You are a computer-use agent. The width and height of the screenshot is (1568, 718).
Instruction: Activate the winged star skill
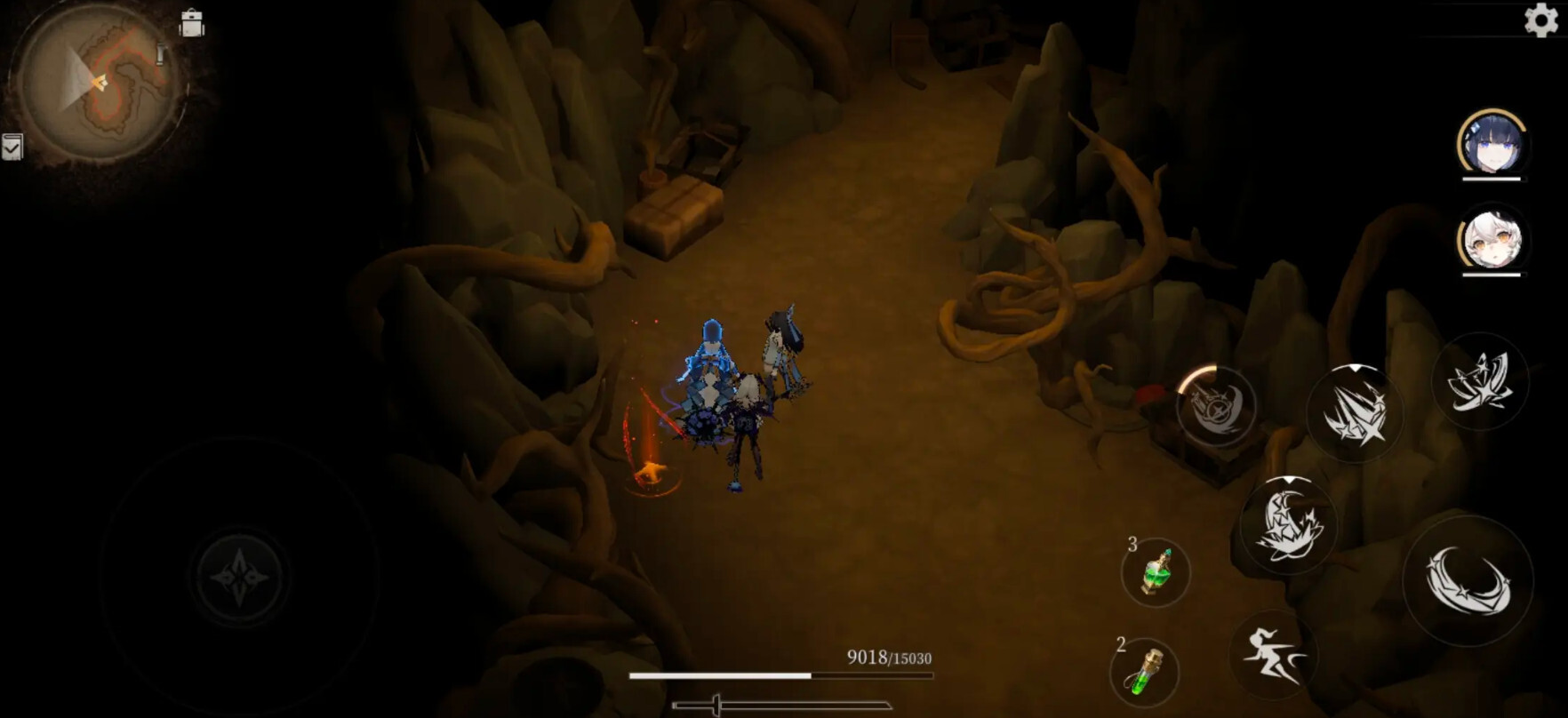click(x=1480, y=382)
